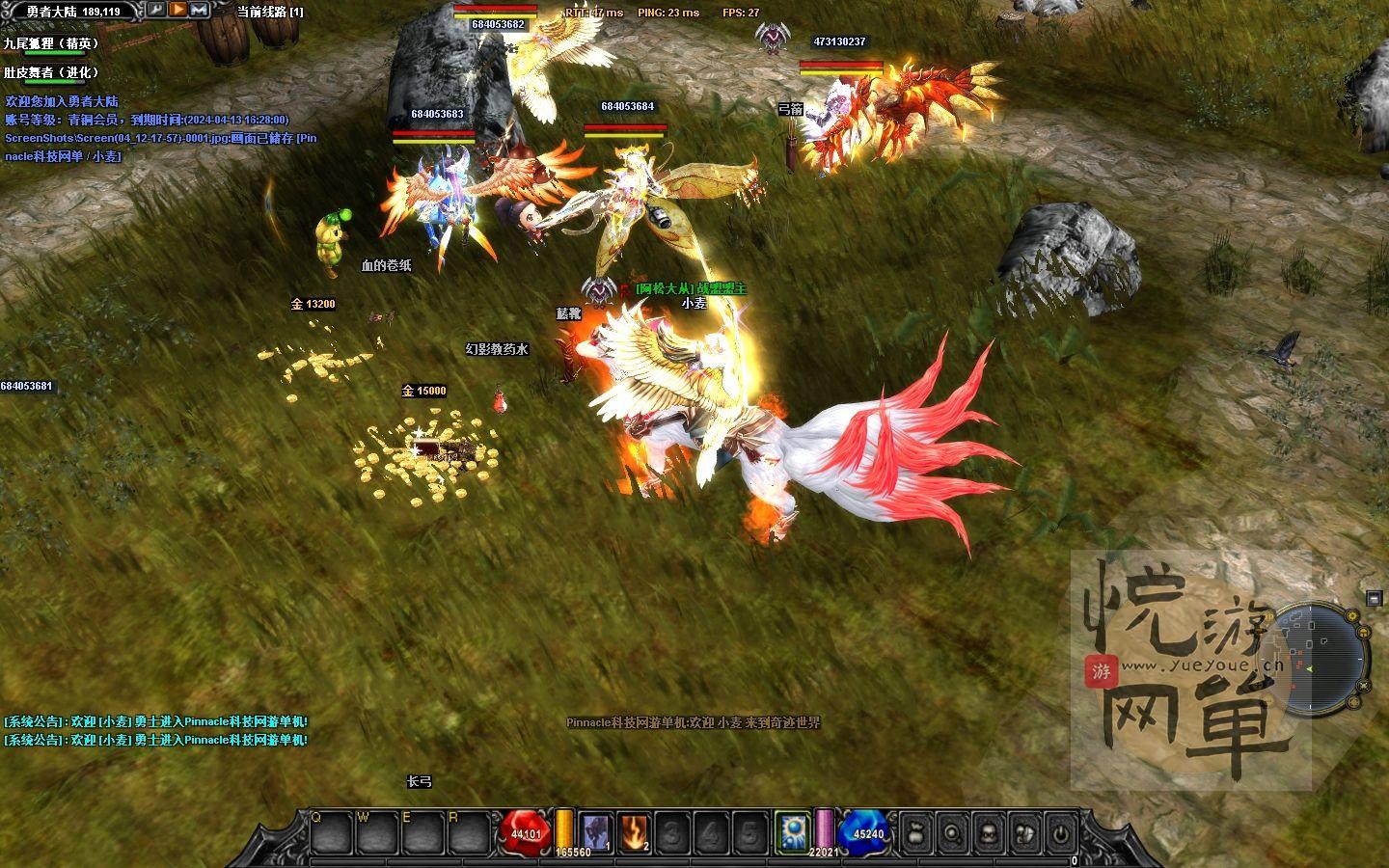The height and width of the screenshot is (868, 1389).
Task: Select the blue mana gem orb
Action: (x=866, y=833)
